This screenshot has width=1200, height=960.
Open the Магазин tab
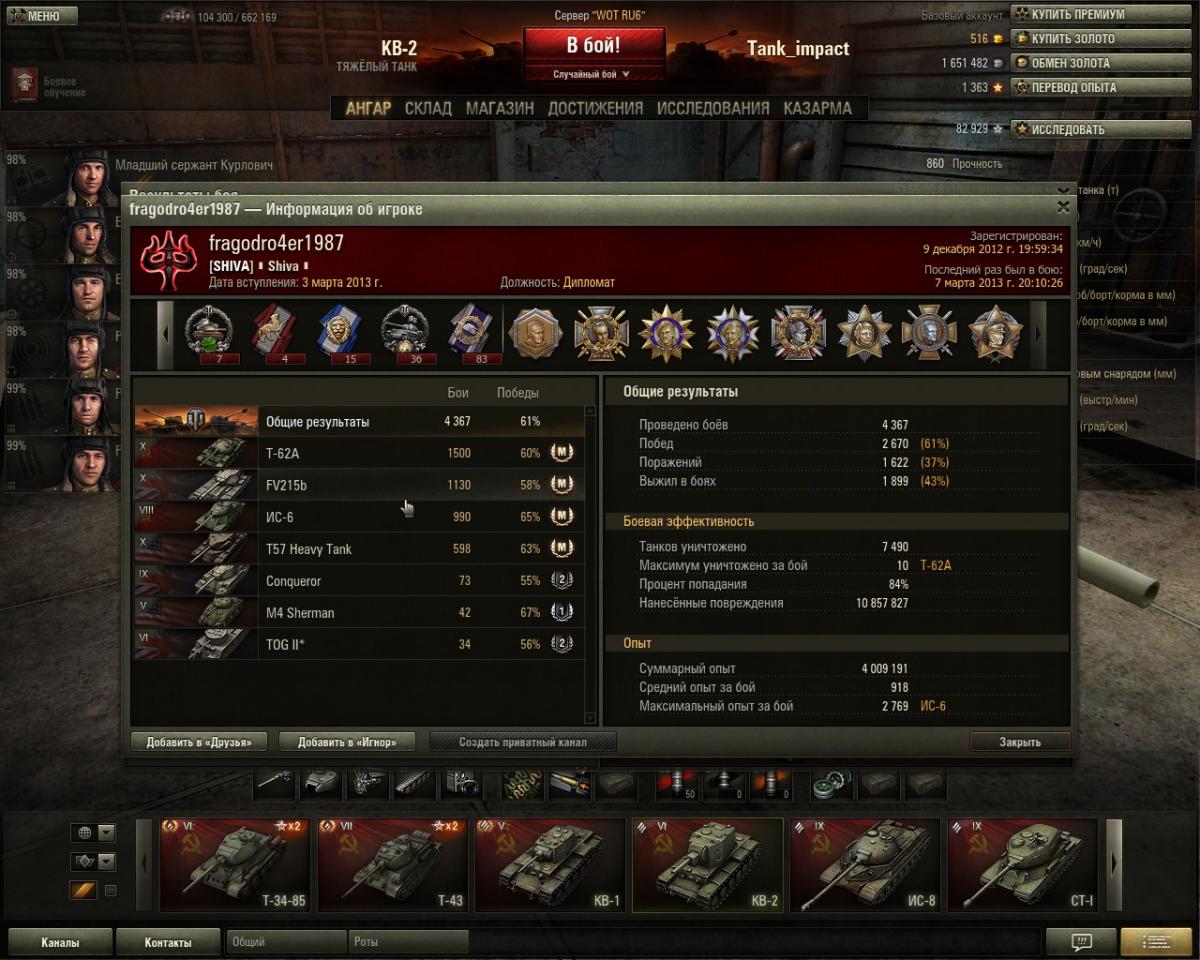(x=500, y=108)
